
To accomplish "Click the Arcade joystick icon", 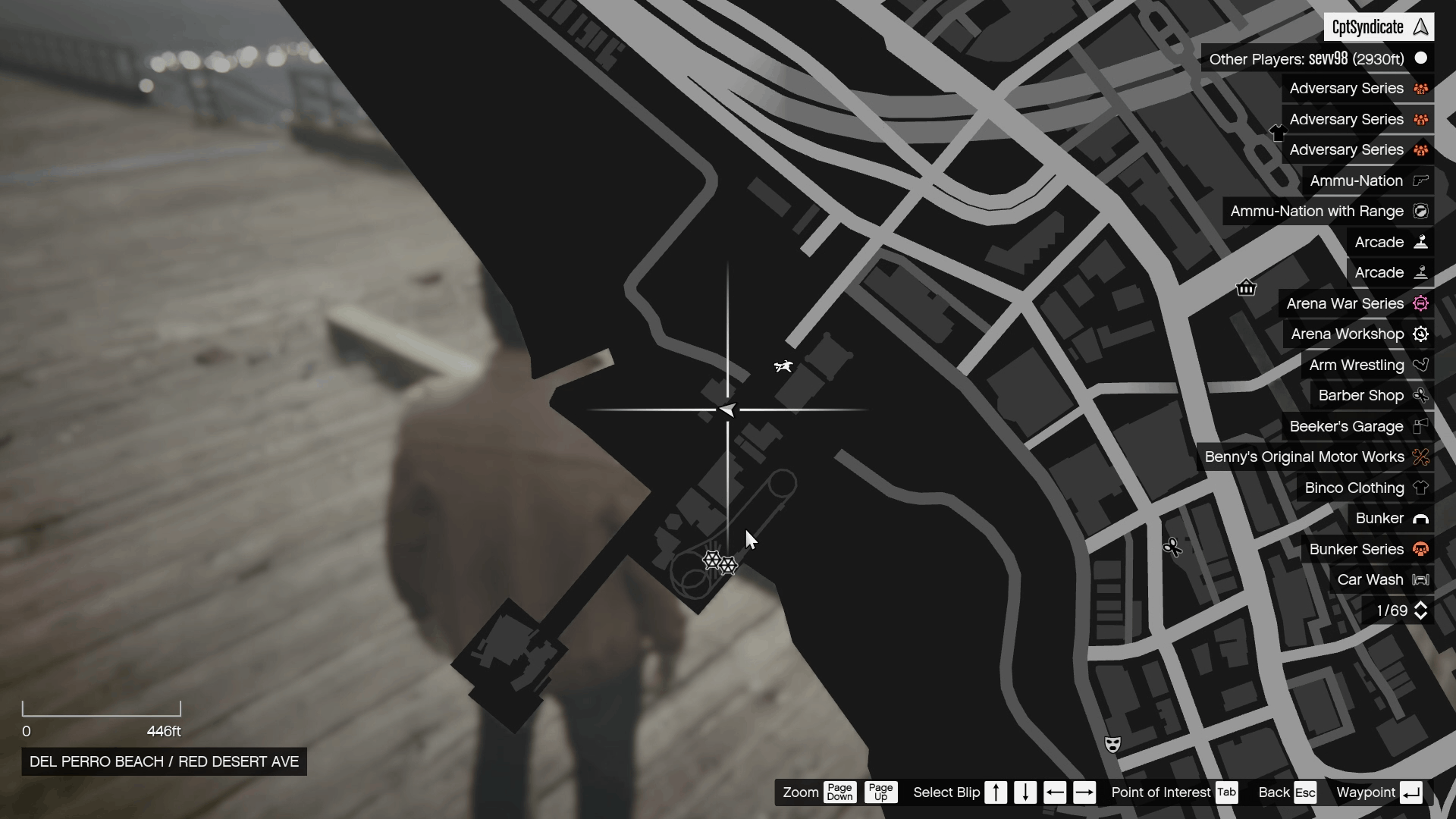I will coord(1420,241).
